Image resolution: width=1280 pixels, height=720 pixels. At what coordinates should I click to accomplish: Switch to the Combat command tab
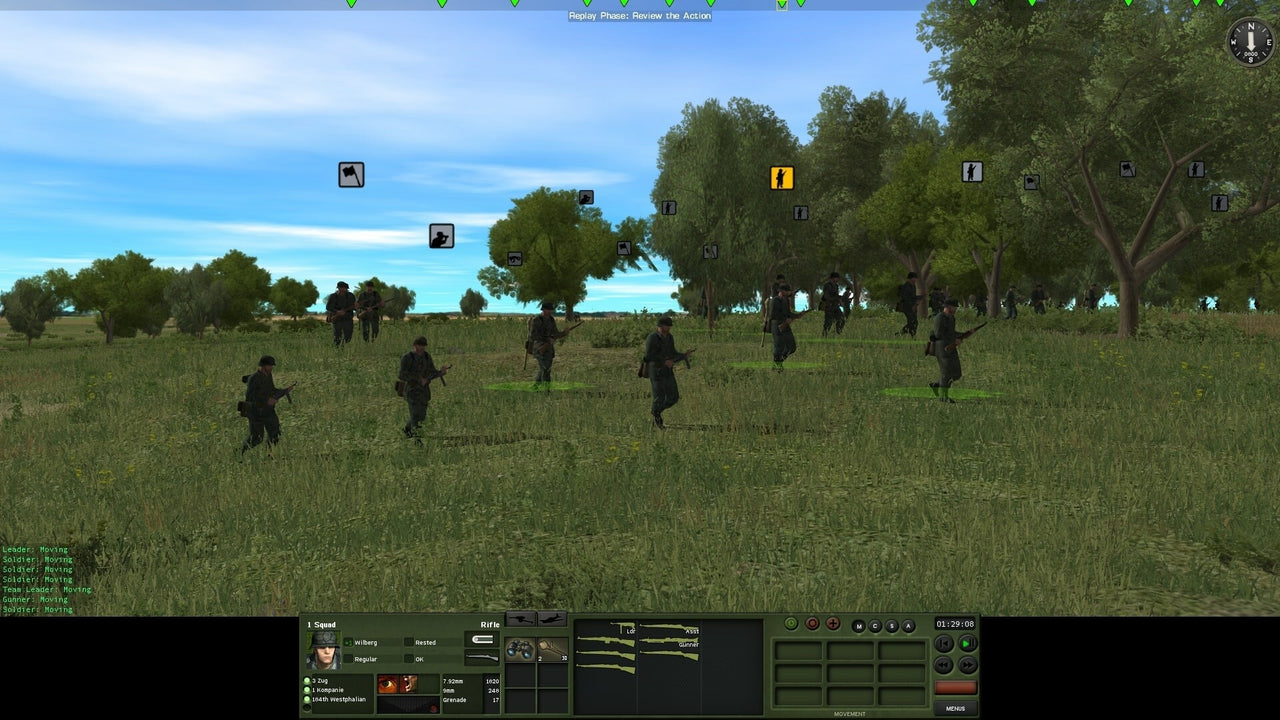click(873, 624)
